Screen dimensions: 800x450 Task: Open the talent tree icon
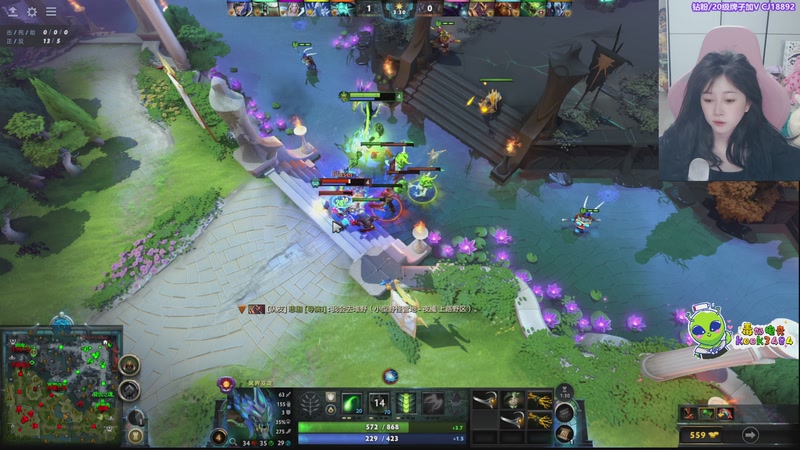point(312,406)
